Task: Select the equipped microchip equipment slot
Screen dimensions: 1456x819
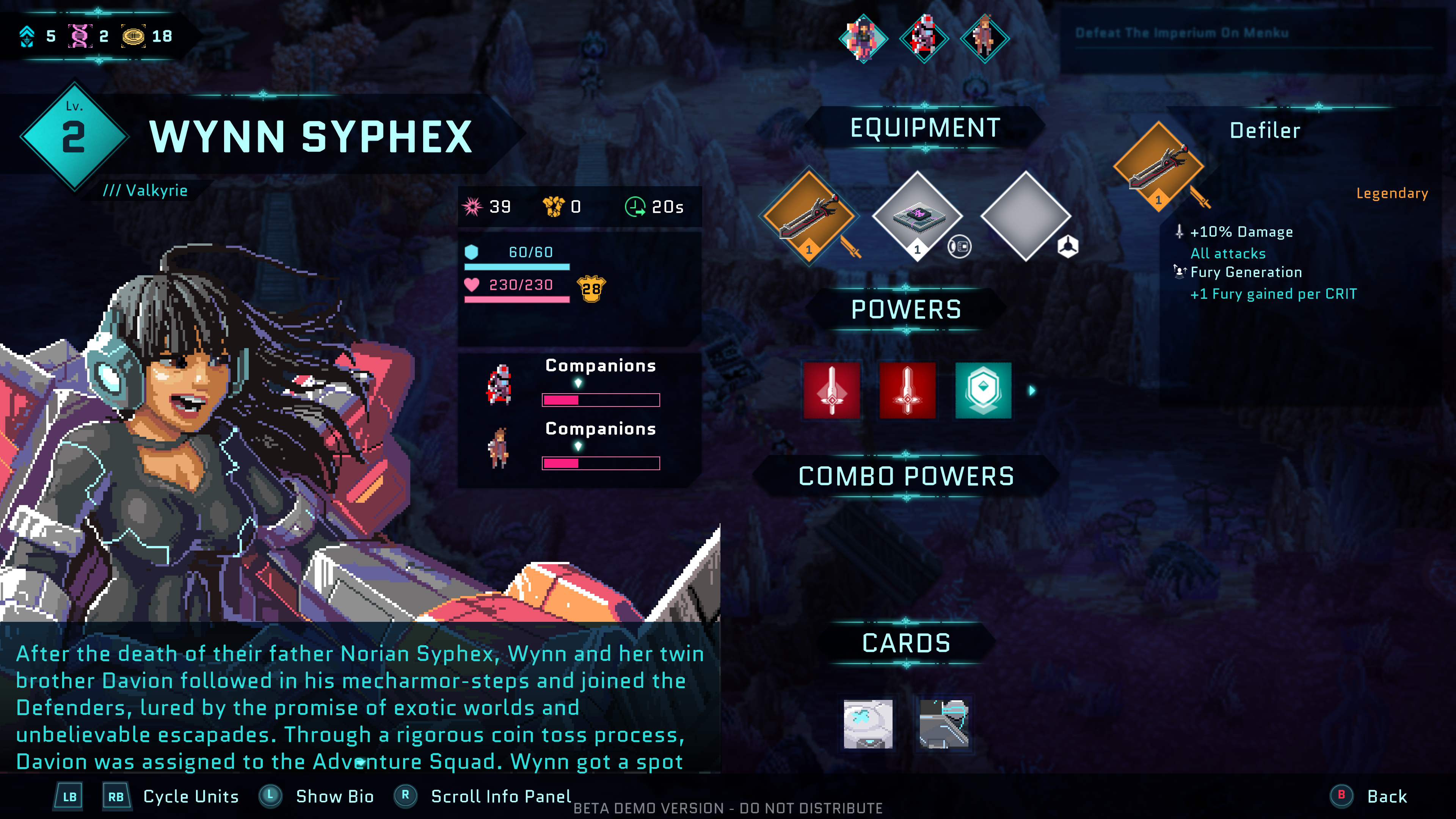Action: tap(917, 215)
